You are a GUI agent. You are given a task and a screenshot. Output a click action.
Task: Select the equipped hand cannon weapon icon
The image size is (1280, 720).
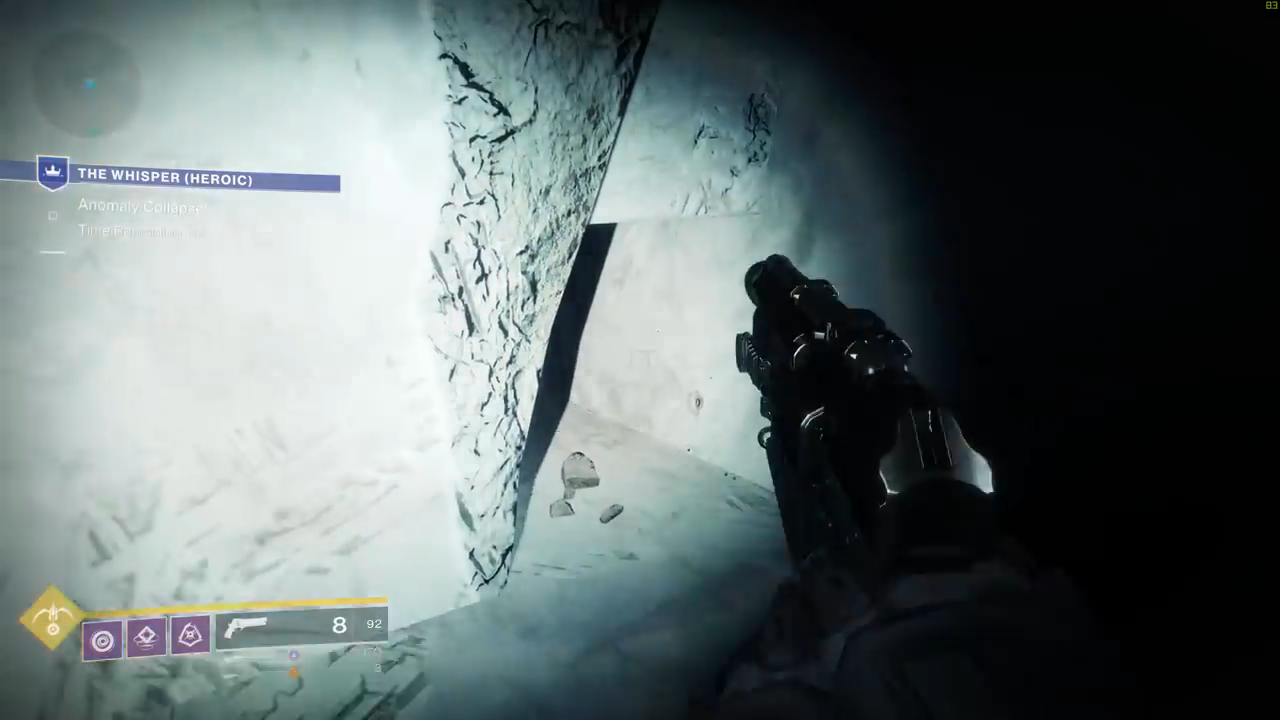247,627
